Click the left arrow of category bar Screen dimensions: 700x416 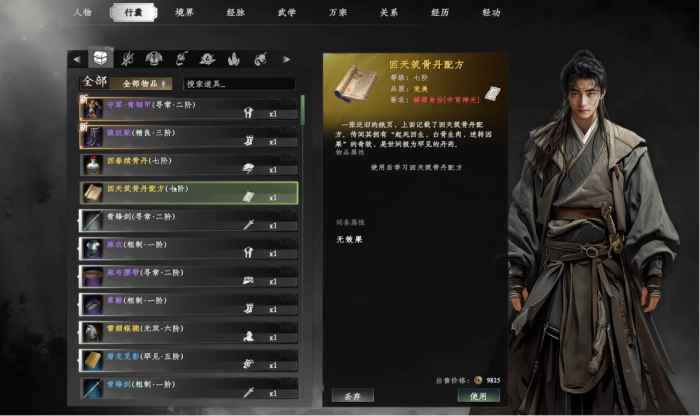[75, 60]
